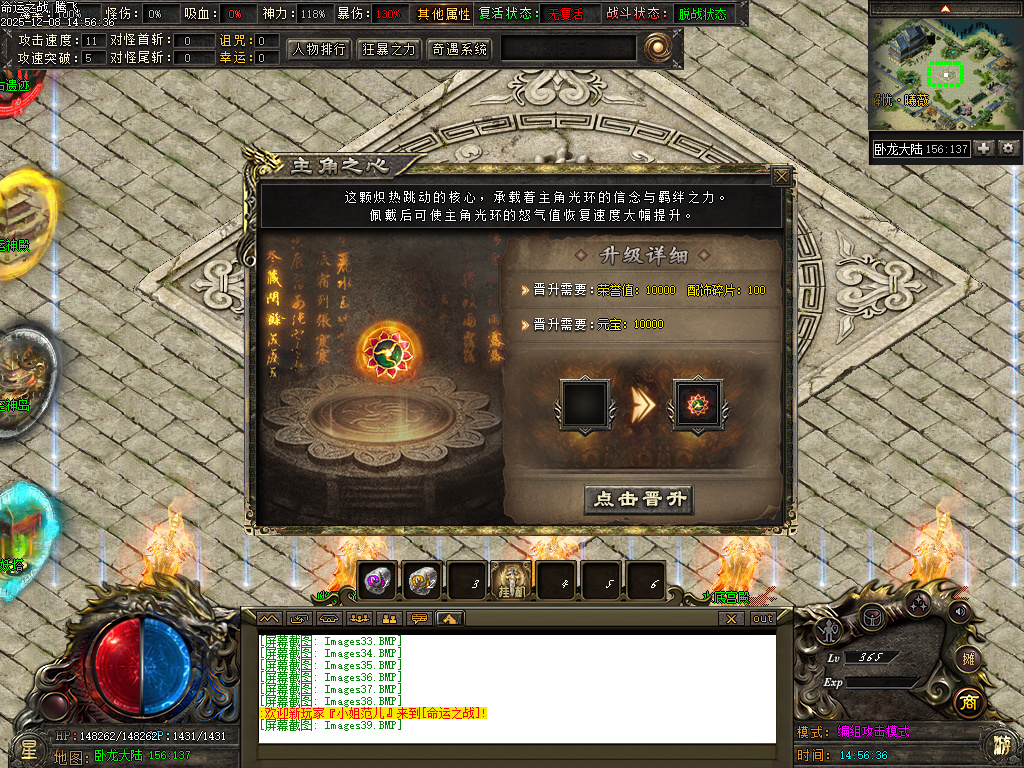
Task: Close the chat panel with the X button
Action: [x=732, y=619]
